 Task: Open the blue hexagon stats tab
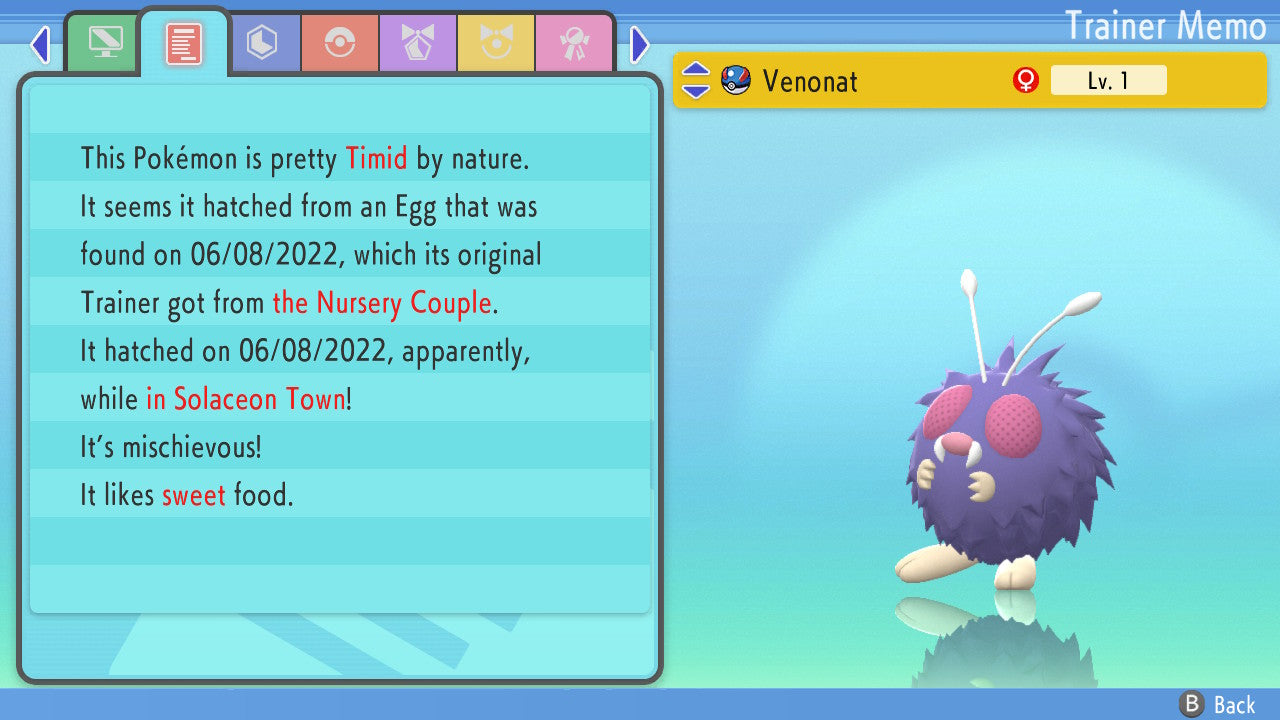(262, 43)
